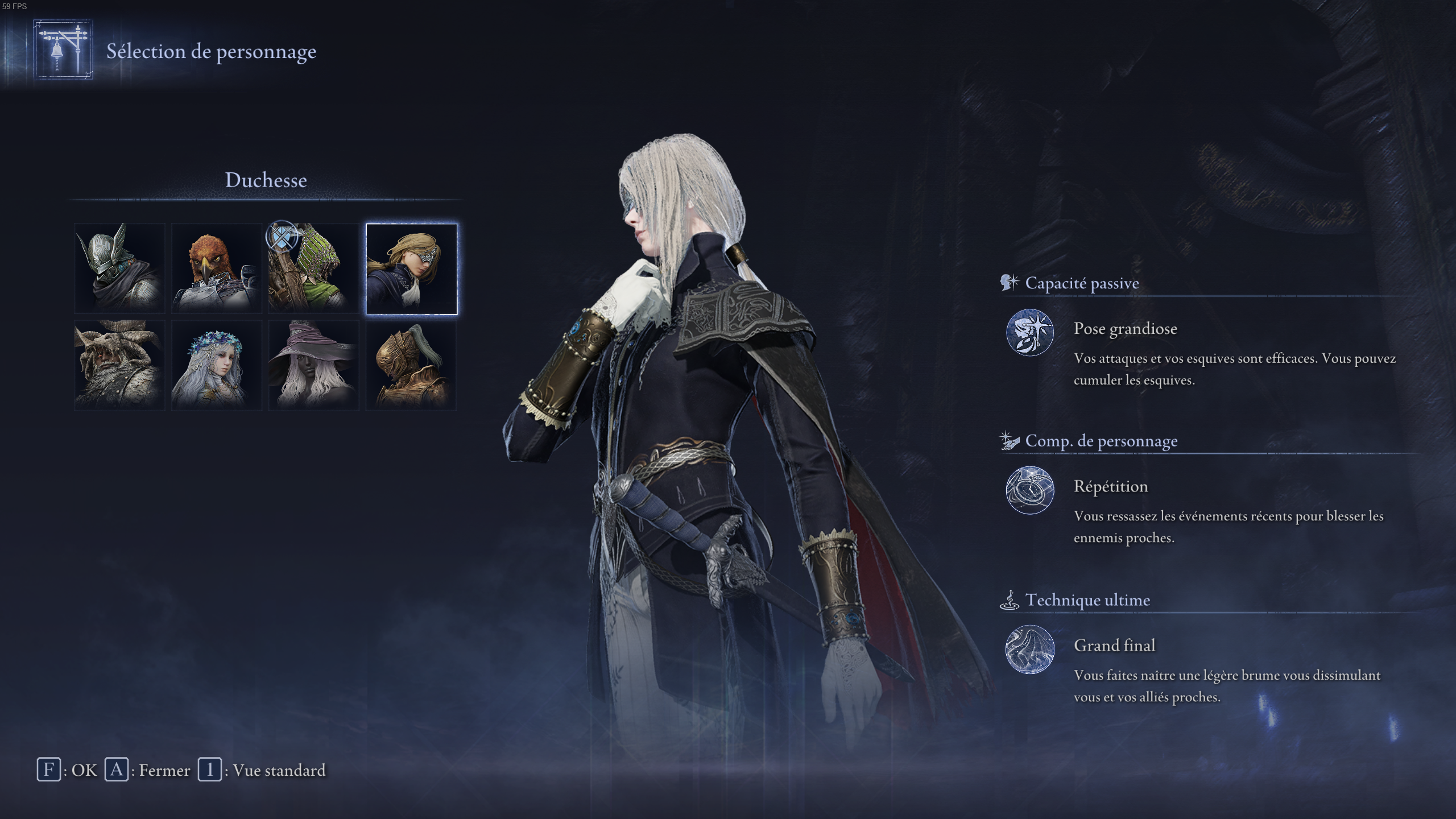Select the eagle-headed character portrait
Image resolution: width=1456 pixels, height=819 pixels.
coord(217,269)
